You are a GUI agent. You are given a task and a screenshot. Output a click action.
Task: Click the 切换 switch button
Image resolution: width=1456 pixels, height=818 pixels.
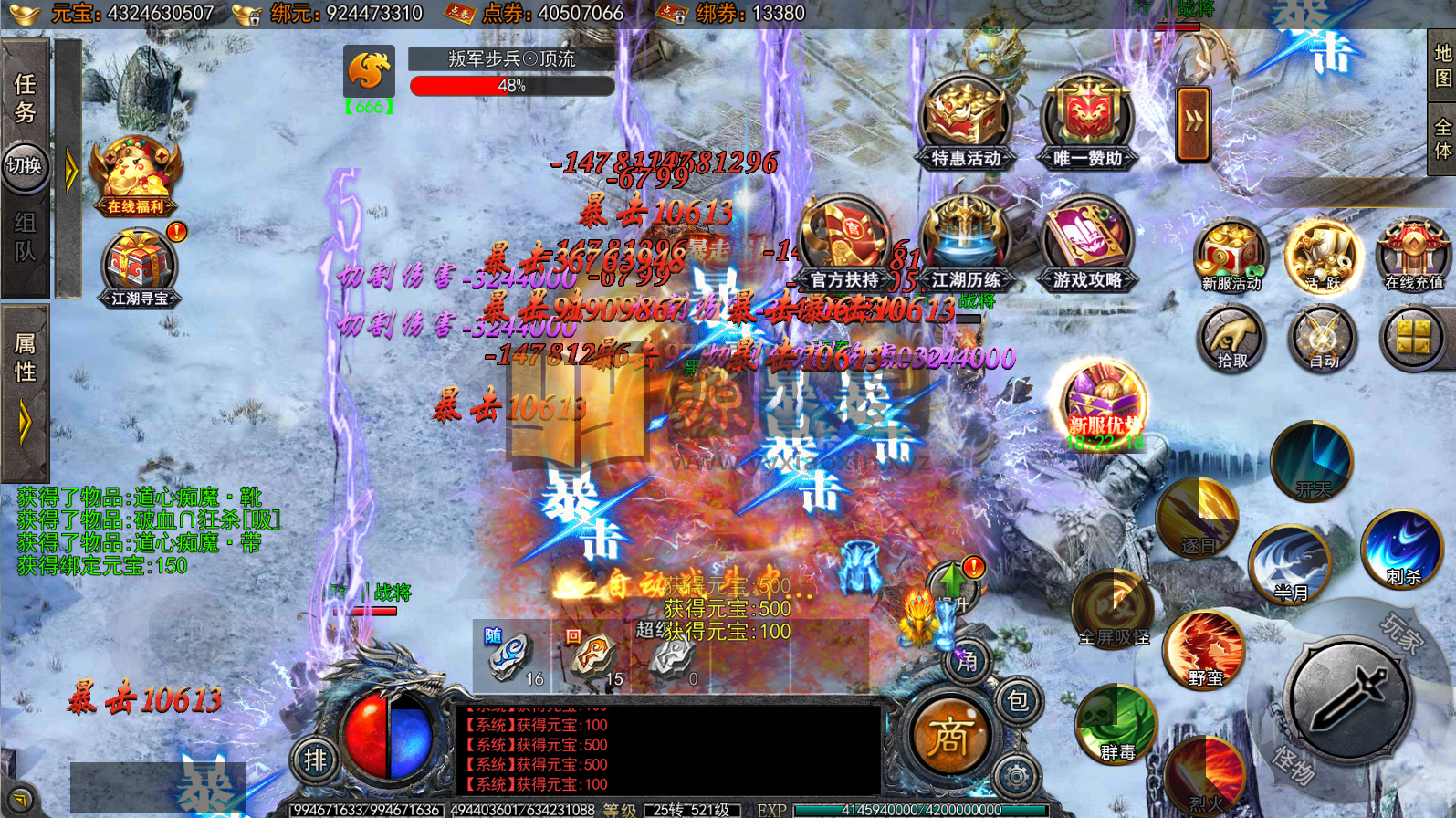[25, 166]
